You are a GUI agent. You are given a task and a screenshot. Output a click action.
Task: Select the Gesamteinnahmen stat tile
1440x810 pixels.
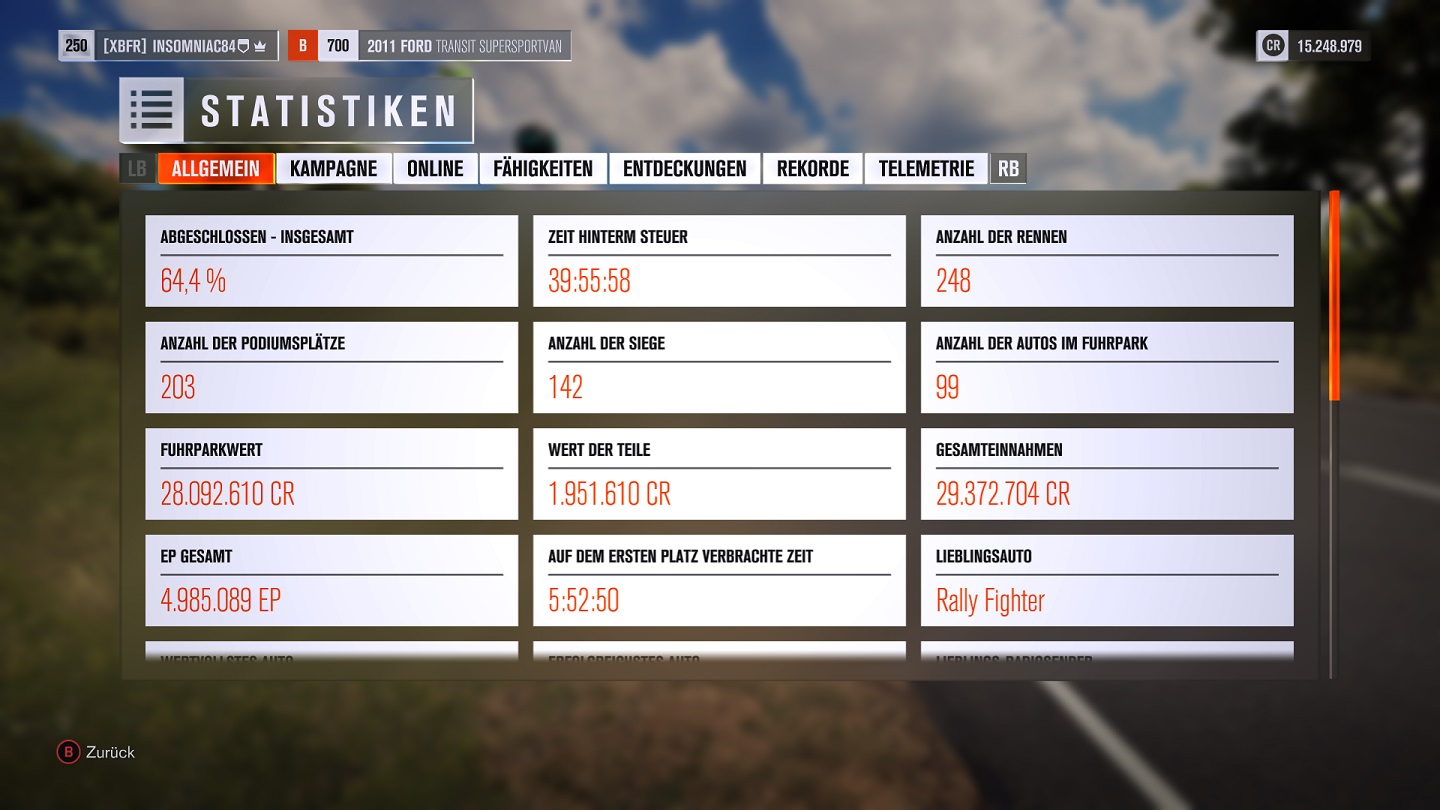(x=1107, y=474)
